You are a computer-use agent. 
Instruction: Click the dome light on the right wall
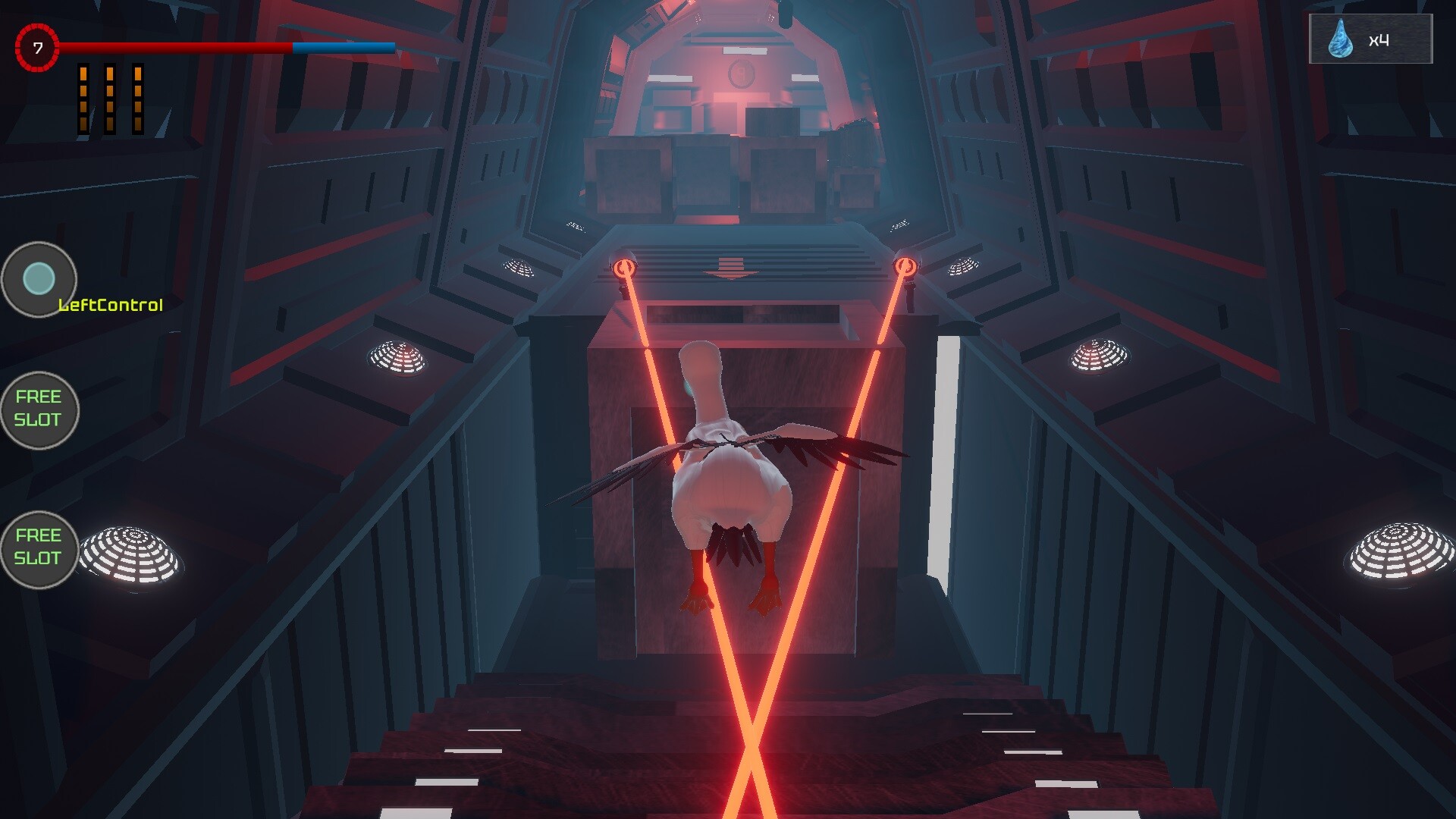1097,354
